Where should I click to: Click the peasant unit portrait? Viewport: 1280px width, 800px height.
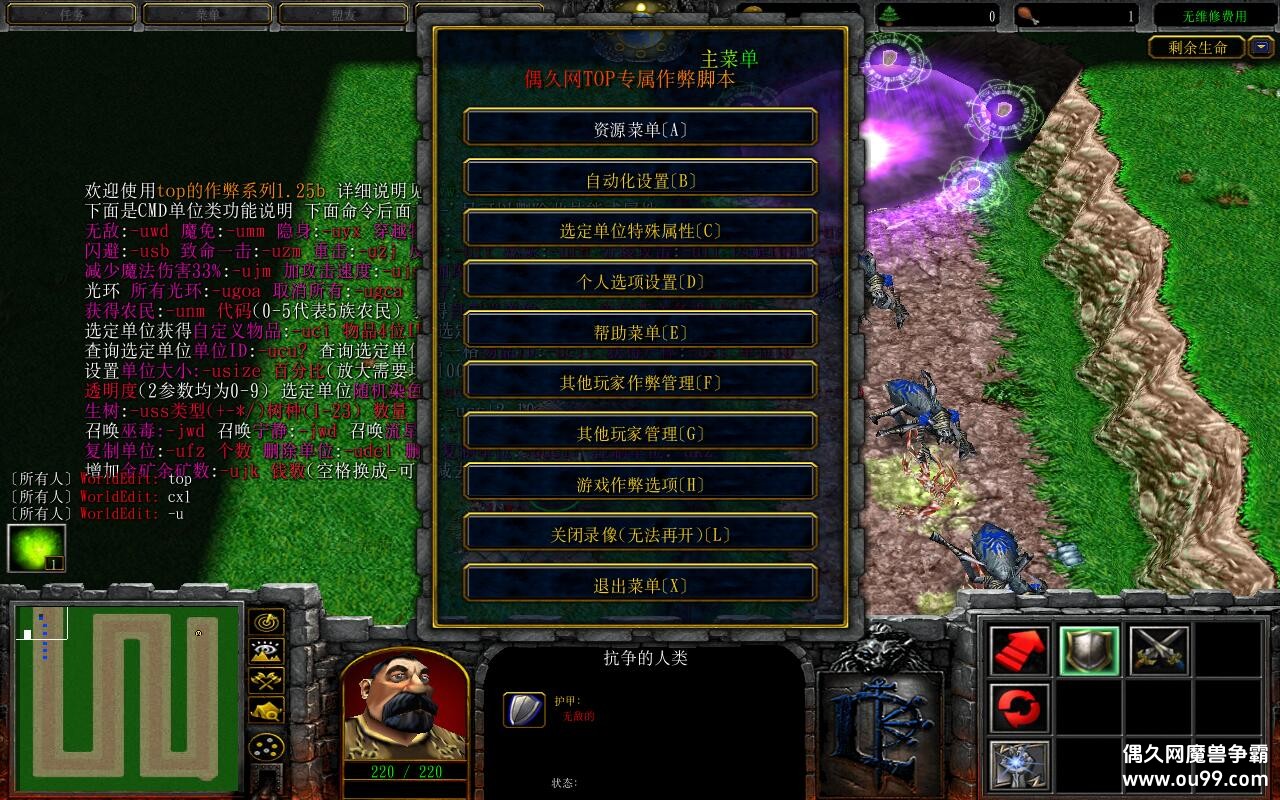coord(404,702)
